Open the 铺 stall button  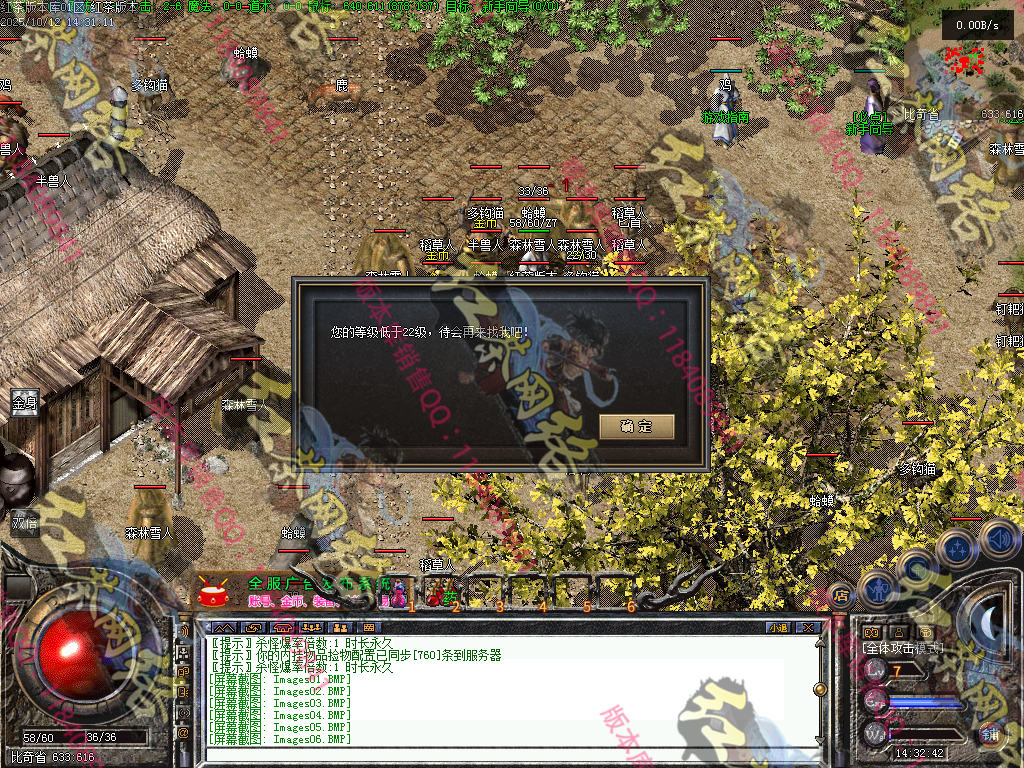click(x=990, y=734)
